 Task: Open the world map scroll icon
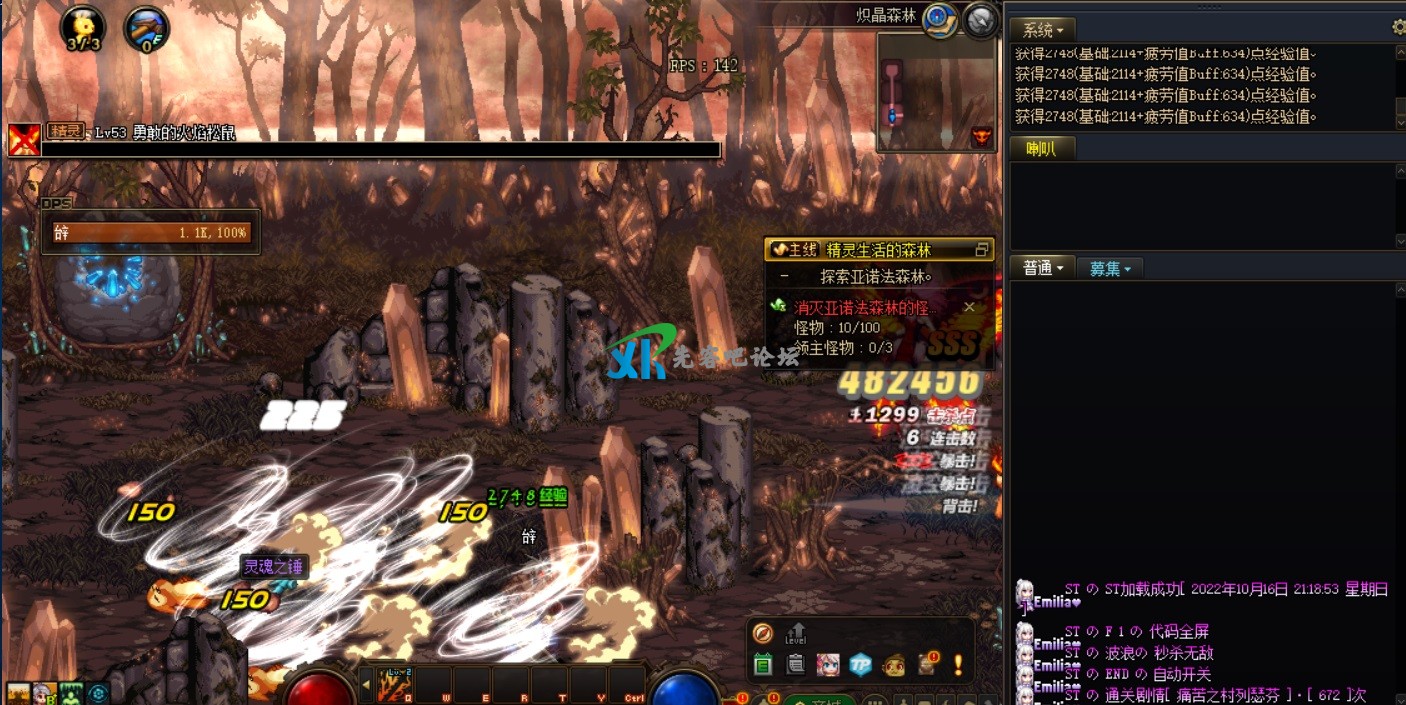pyautogui.click(x=939, y=19)
